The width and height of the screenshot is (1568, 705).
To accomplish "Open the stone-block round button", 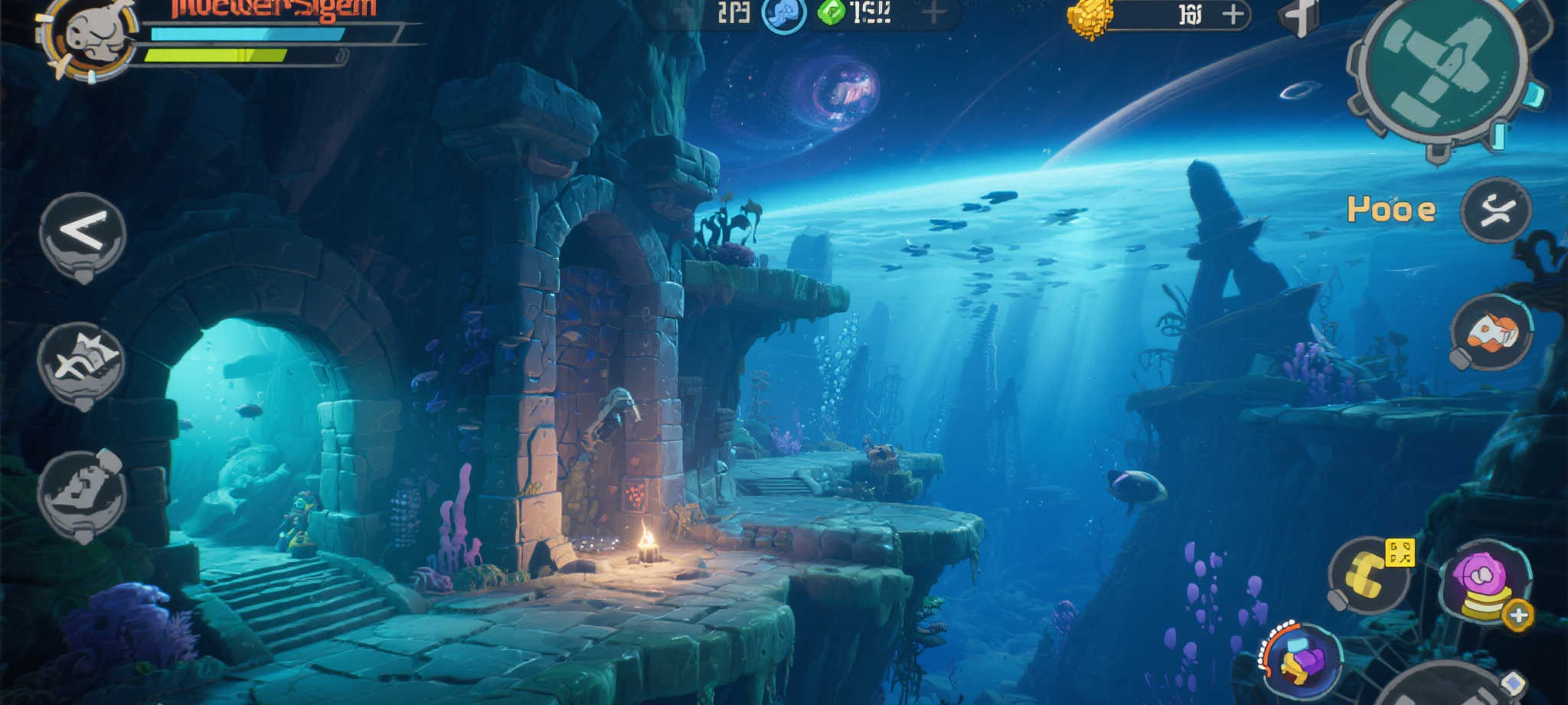I will (82, 493).
